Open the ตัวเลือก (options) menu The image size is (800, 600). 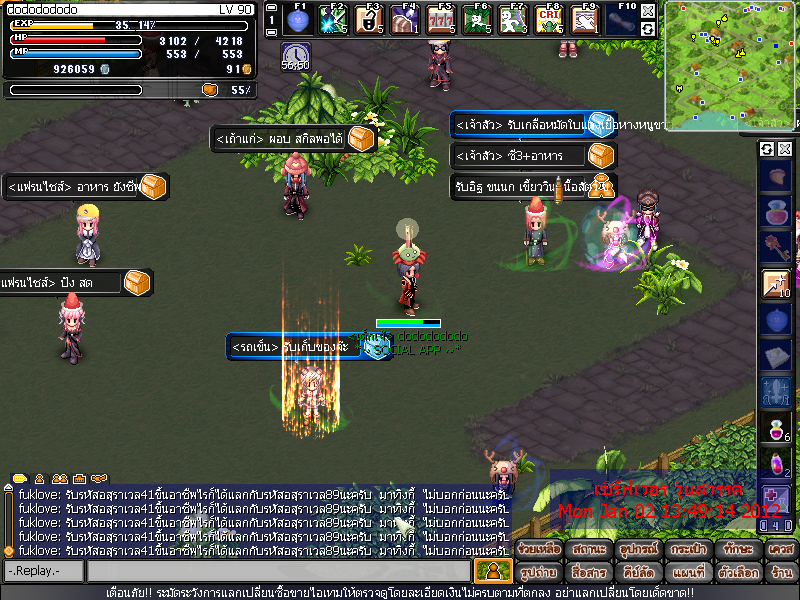pyautogui.click(x=737, y=573)
